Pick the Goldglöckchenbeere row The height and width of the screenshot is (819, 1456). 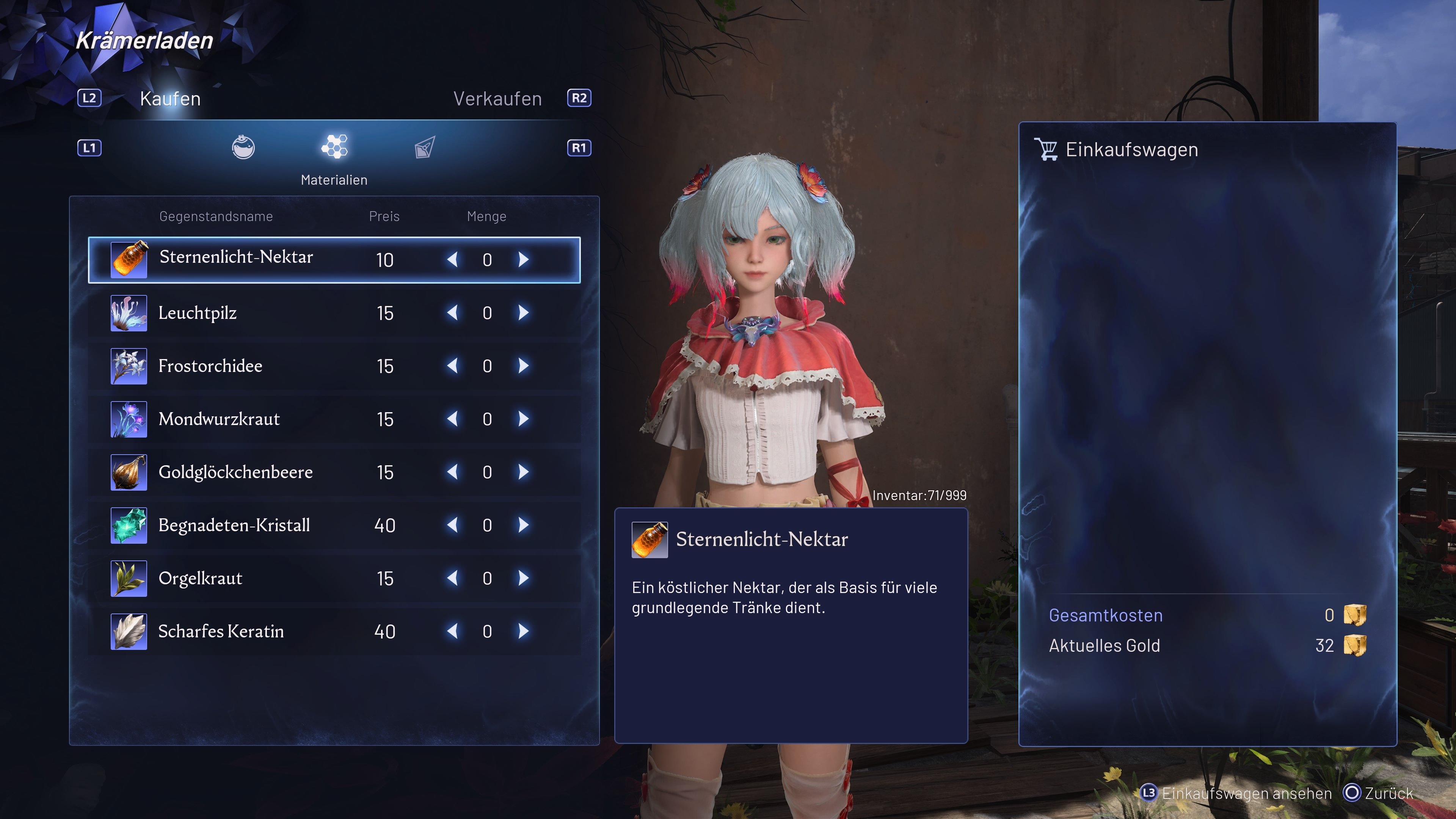coord(235,472)
